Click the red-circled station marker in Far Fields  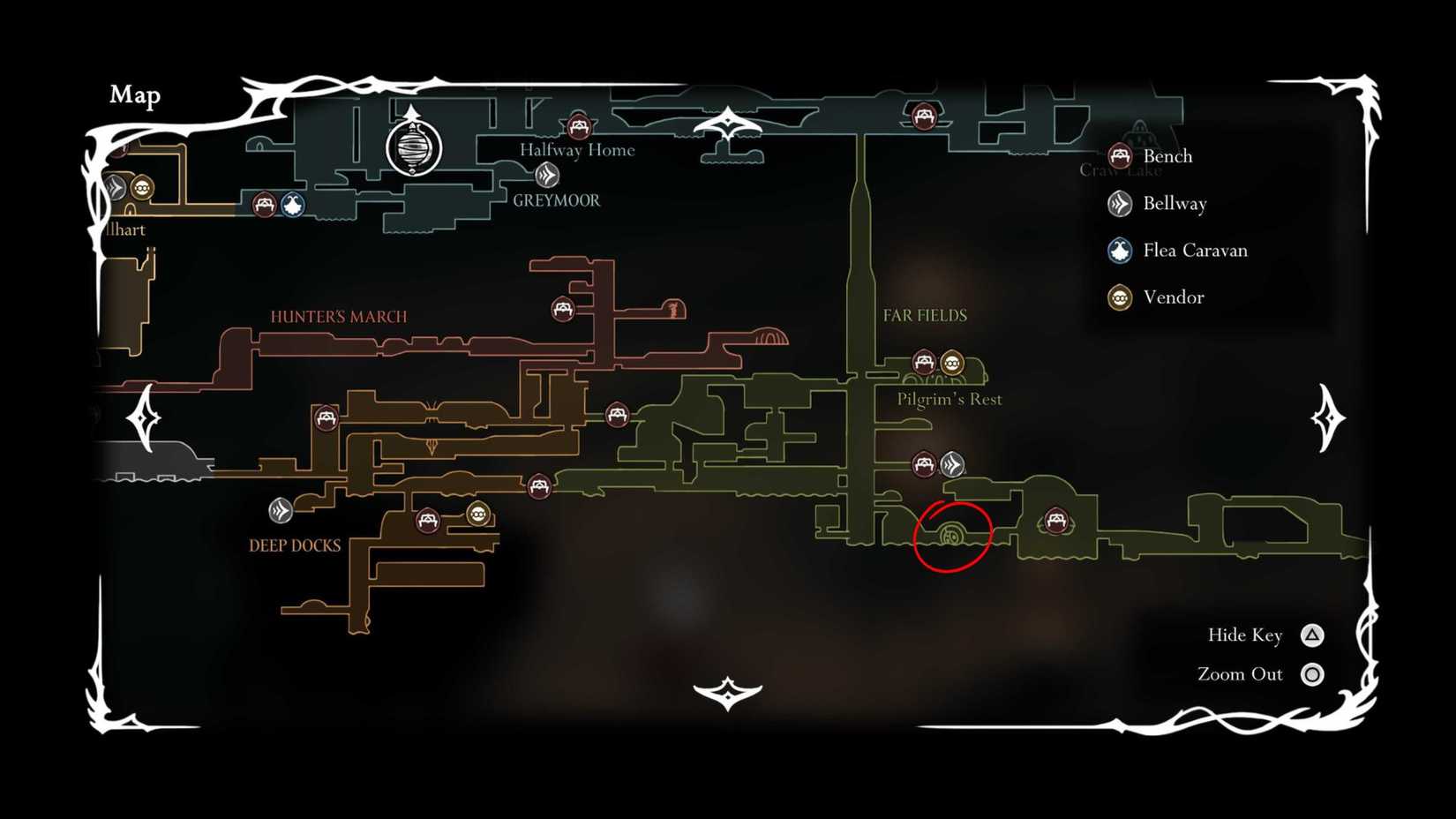951,534
